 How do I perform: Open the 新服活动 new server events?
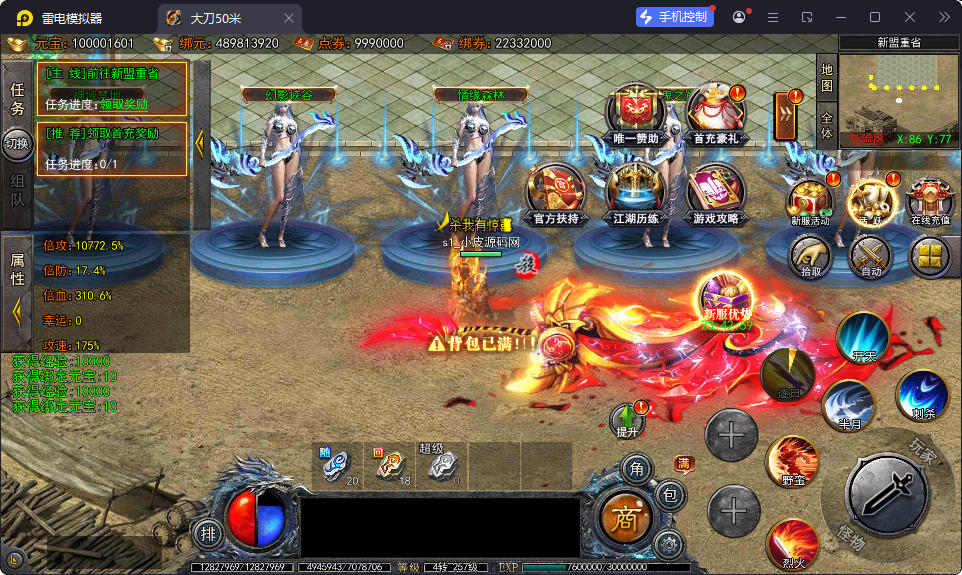tap(810, 200)
